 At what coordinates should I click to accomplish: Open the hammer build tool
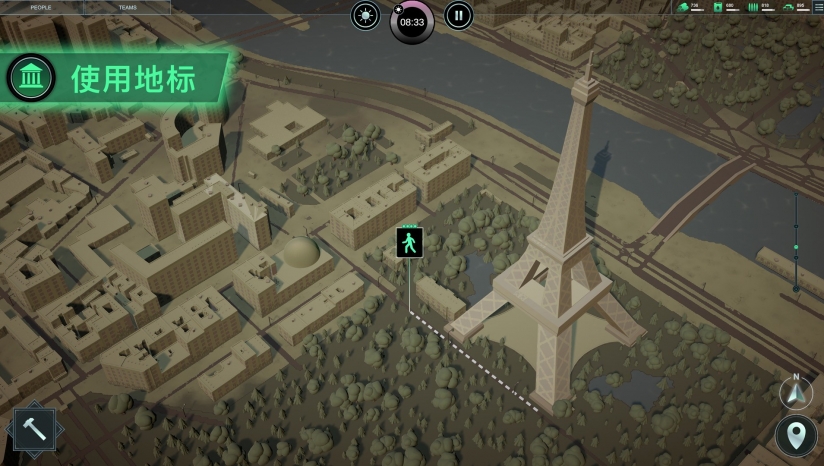point(35,431)
